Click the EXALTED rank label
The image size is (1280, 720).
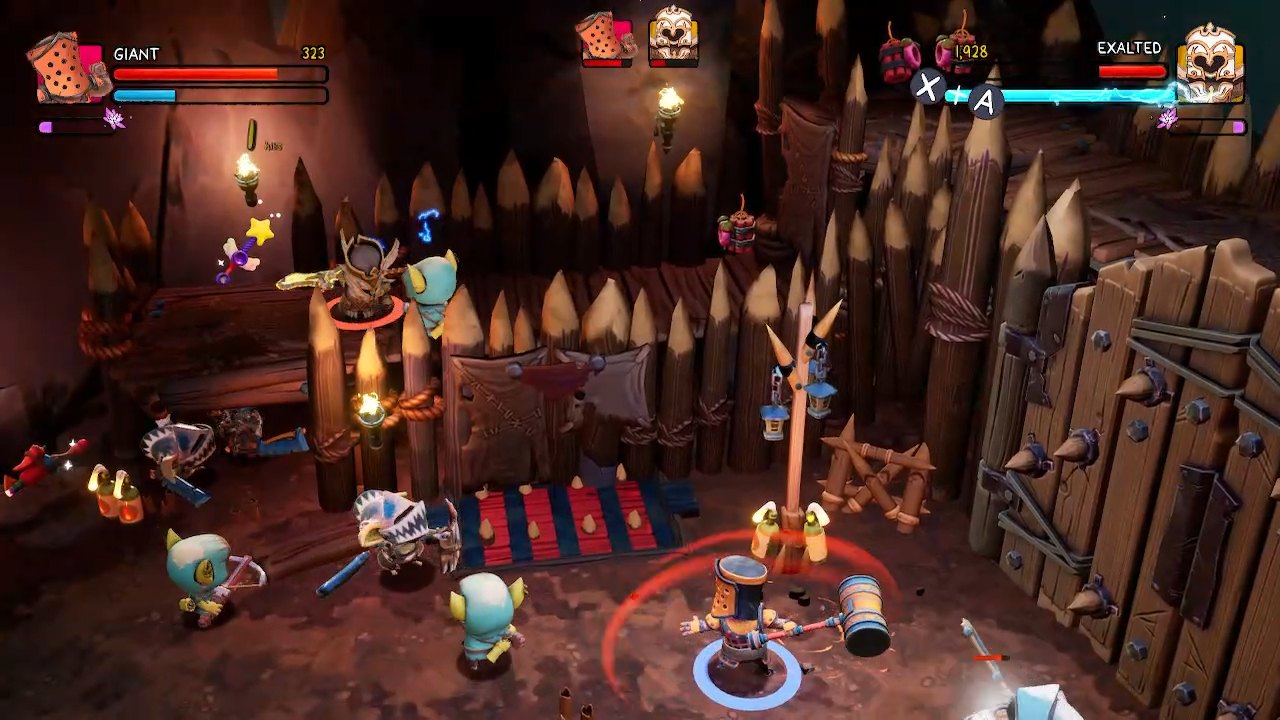tap(1129, 47)
